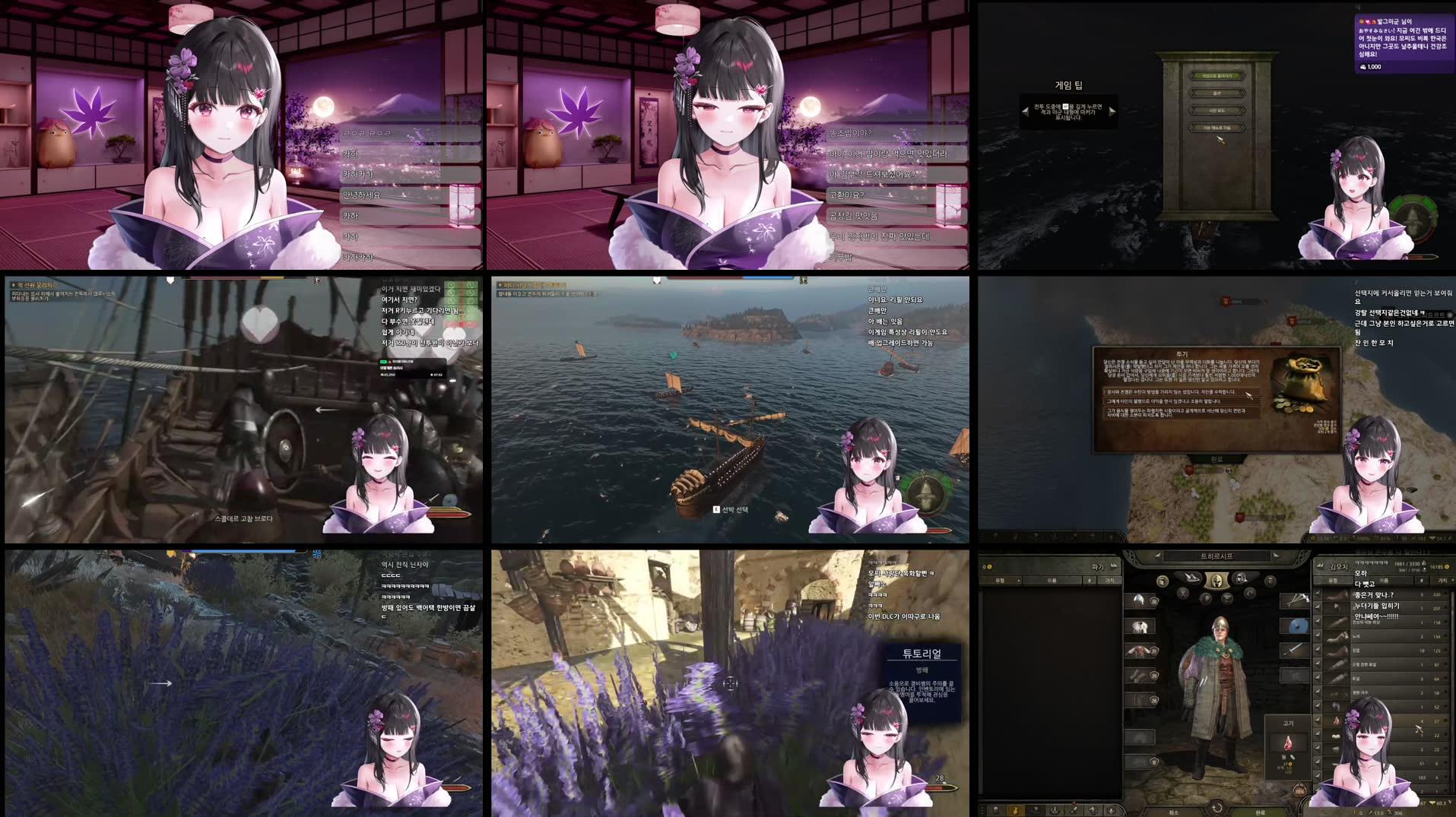Click the helmet equipment slot icon
This screenshot has width=1456, height=817.
coord(1137,600)
